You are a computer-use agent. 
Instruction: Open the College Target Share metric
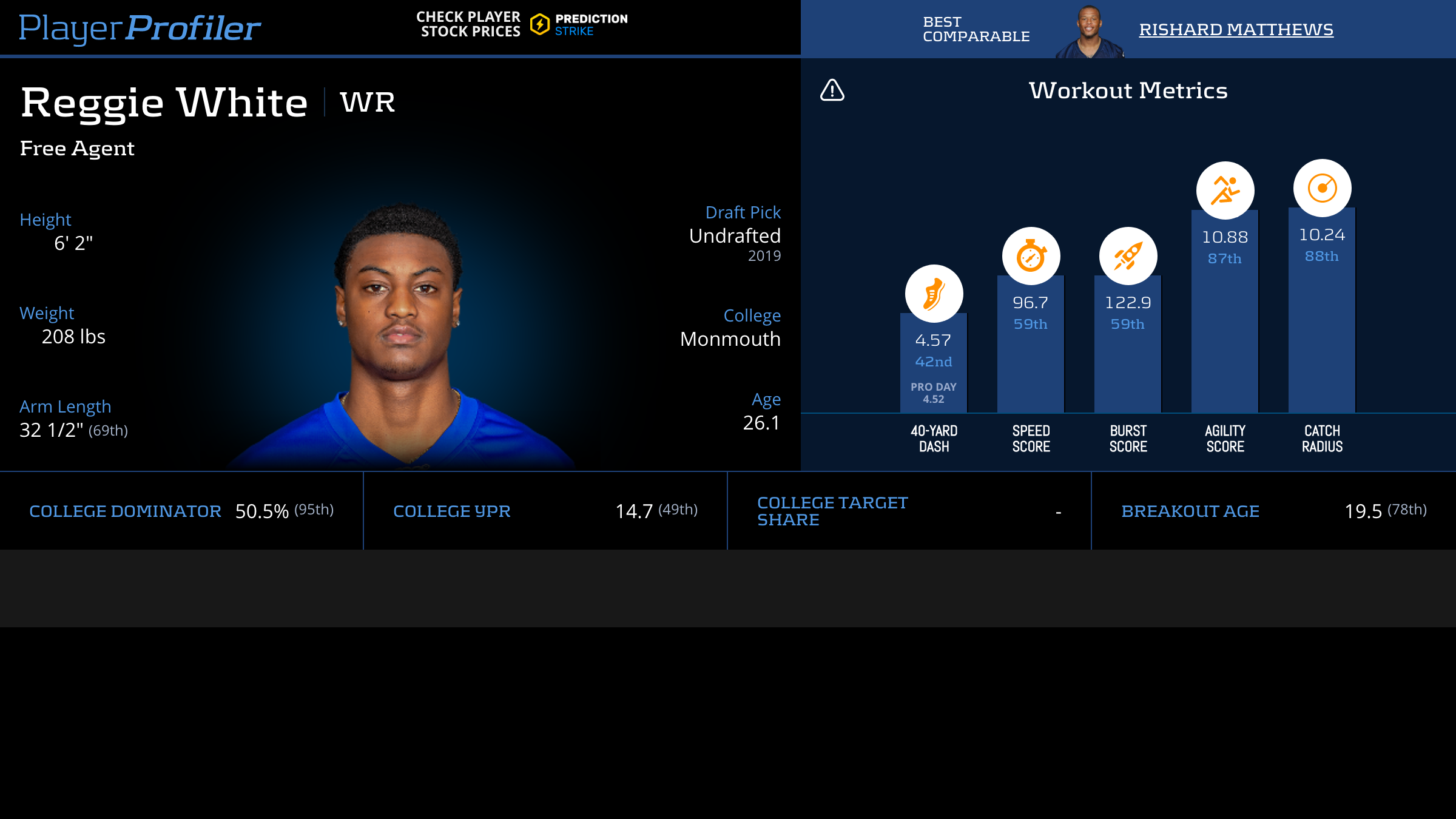832,511
